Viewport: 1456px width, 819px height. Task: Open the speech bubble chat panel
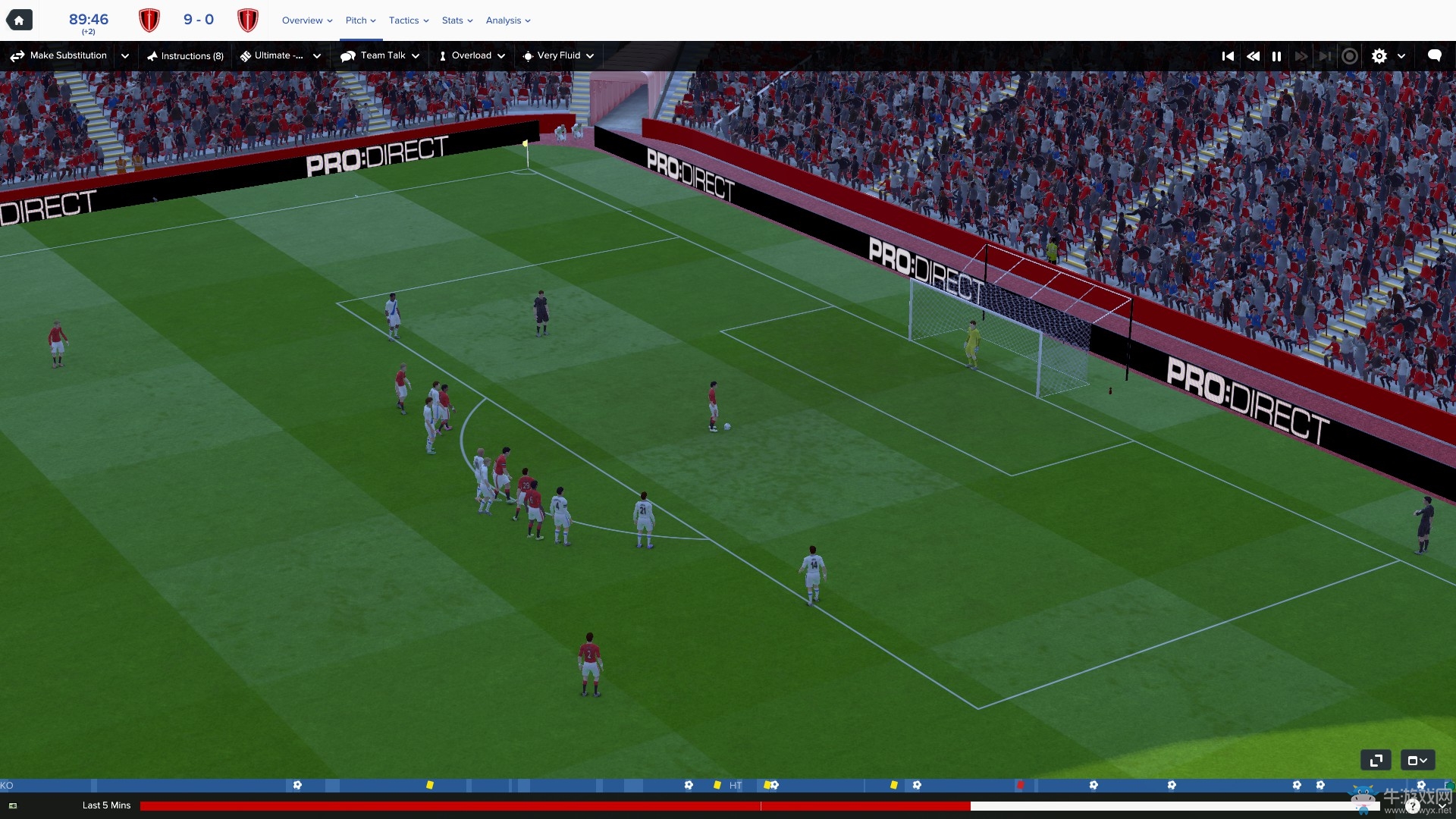coord(1434,55)
